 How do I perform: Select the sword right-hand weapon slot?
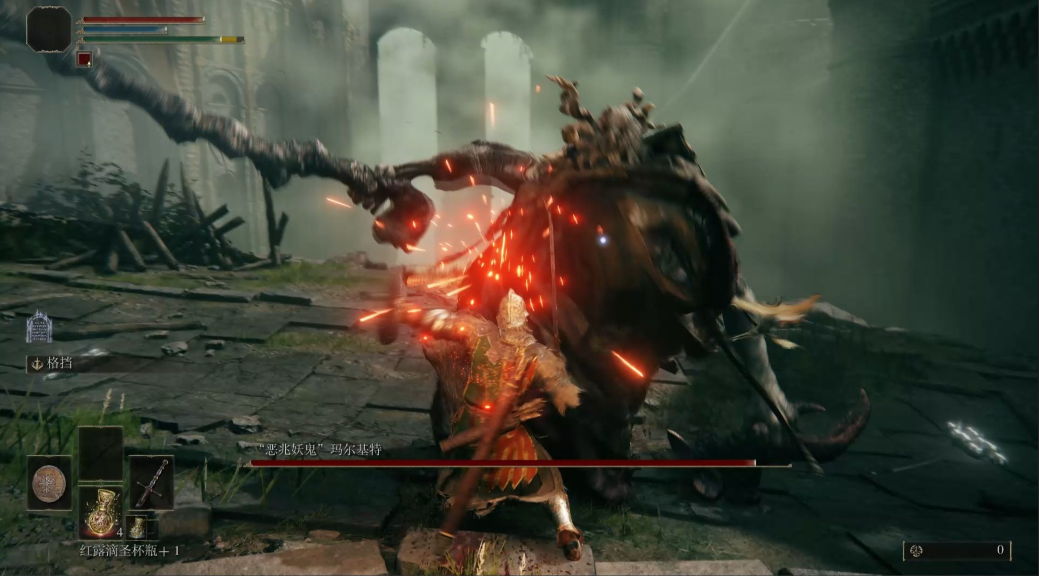(x=151, y=482)
